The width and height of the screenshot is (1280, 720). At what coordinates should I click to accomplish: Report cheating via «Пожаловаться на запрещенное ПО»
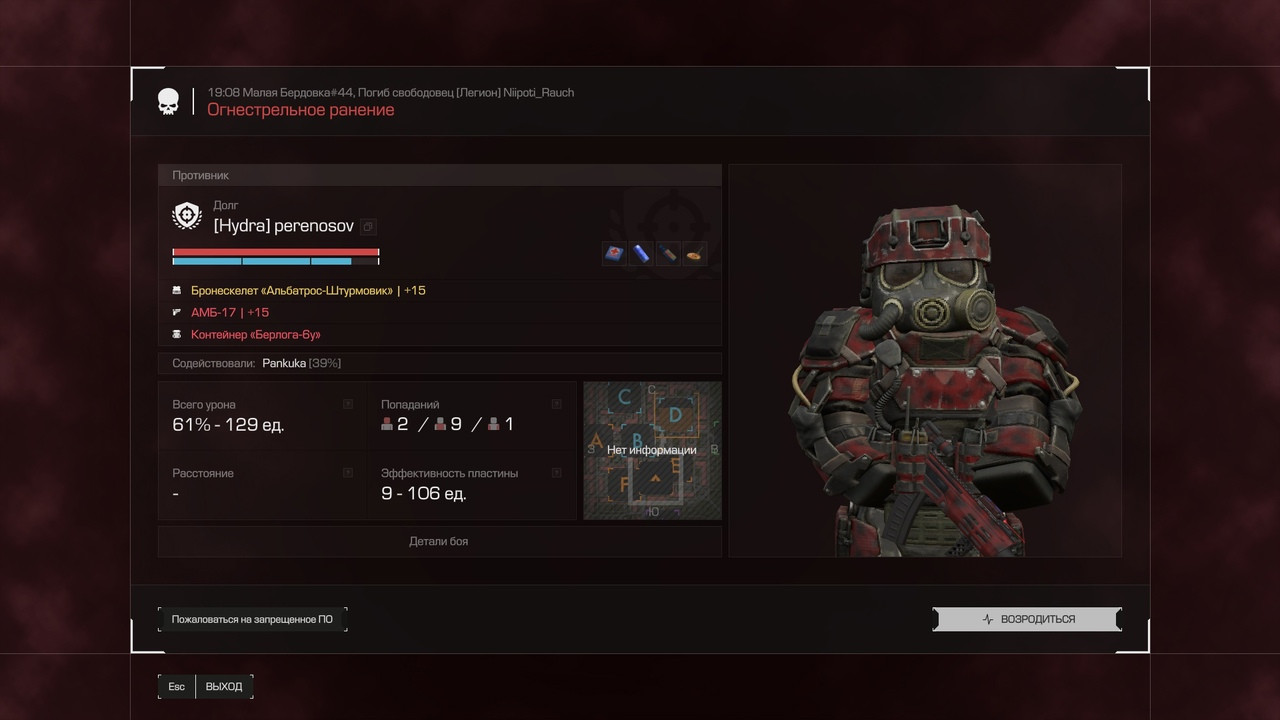click(x=252, y=619)
